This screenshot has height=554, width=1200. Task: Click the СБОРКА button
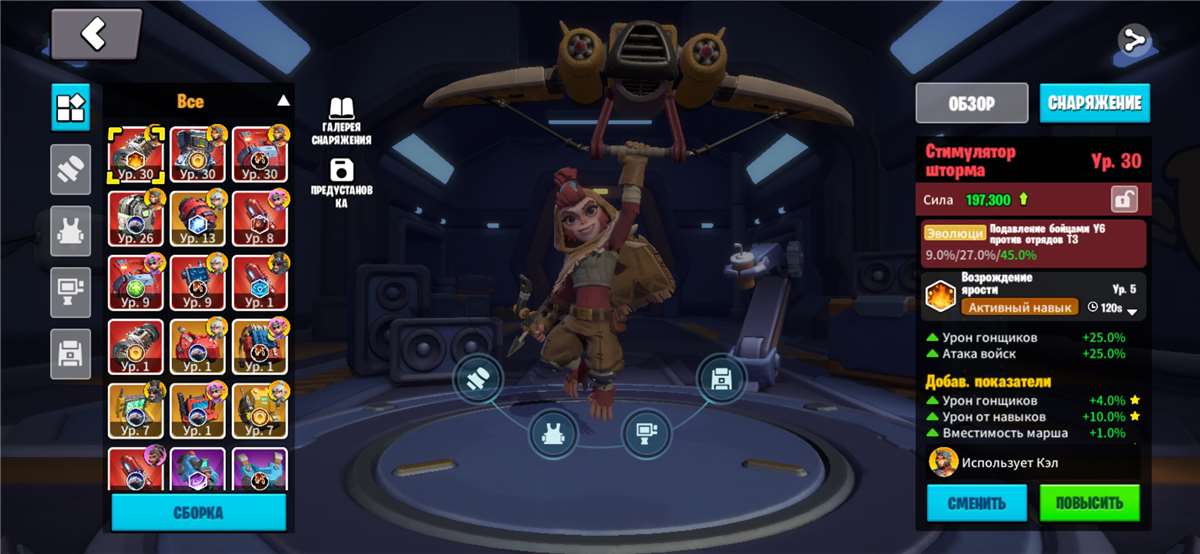pyautogui.click(x=198, y=512)
